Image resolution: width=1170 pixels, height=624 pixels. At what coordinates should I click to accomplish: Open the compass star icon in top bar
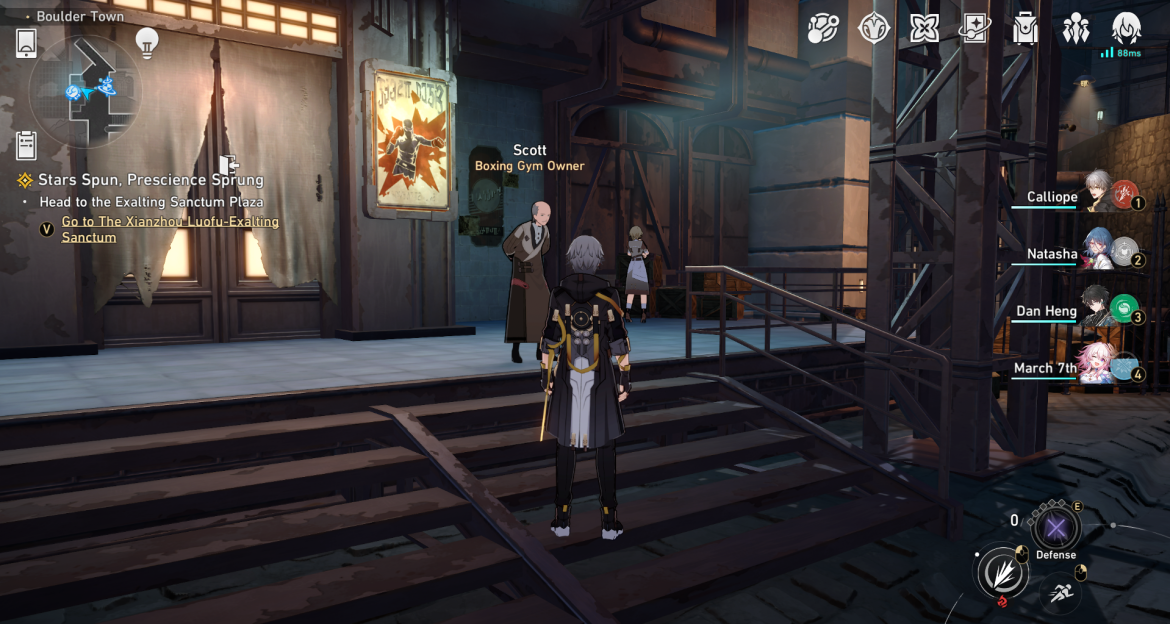(x=874, y=28)
